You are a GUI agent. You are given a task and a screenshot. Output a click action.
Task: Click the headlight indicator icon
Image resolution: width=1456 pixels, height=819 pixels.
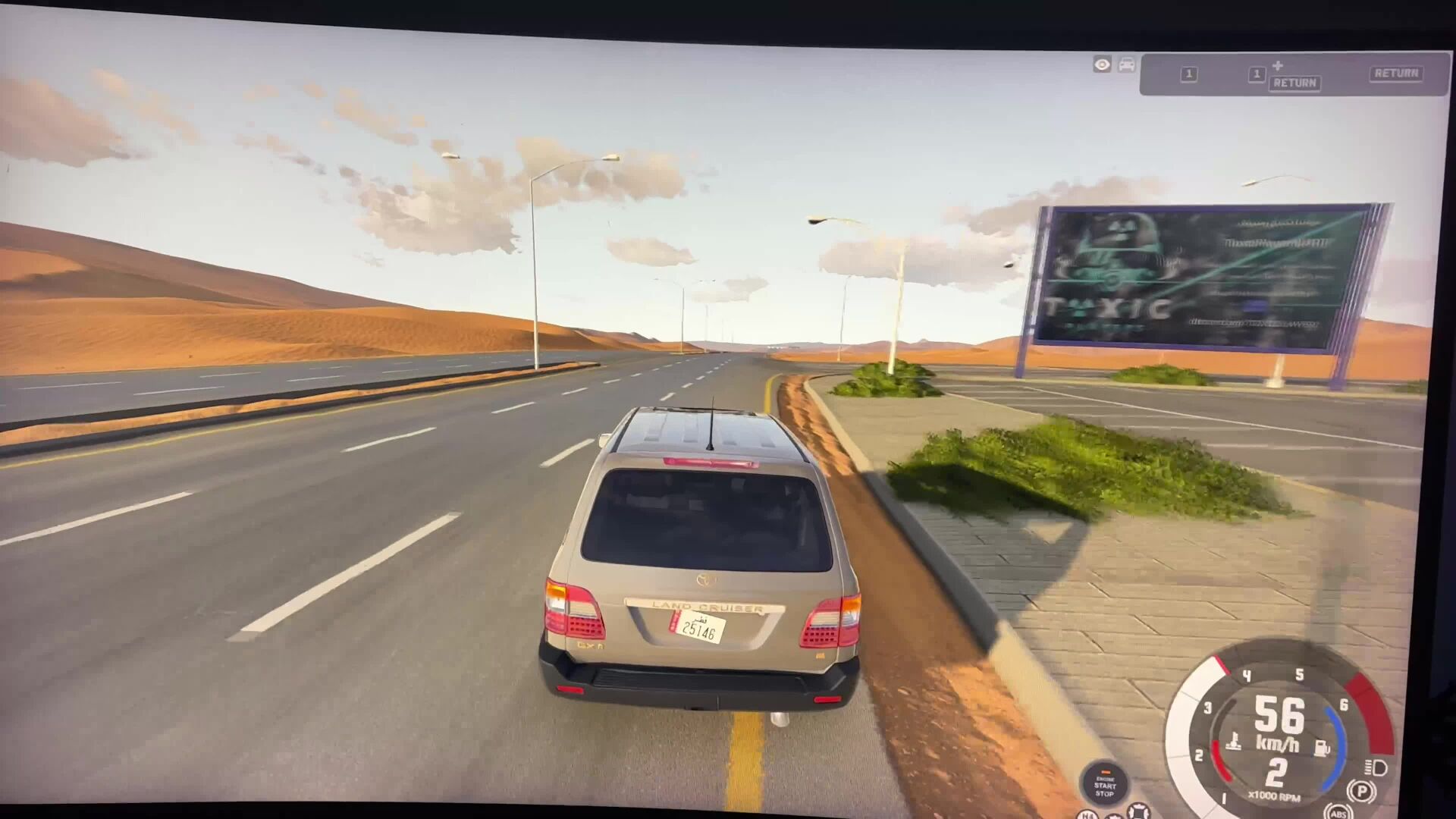[1376, 769]
